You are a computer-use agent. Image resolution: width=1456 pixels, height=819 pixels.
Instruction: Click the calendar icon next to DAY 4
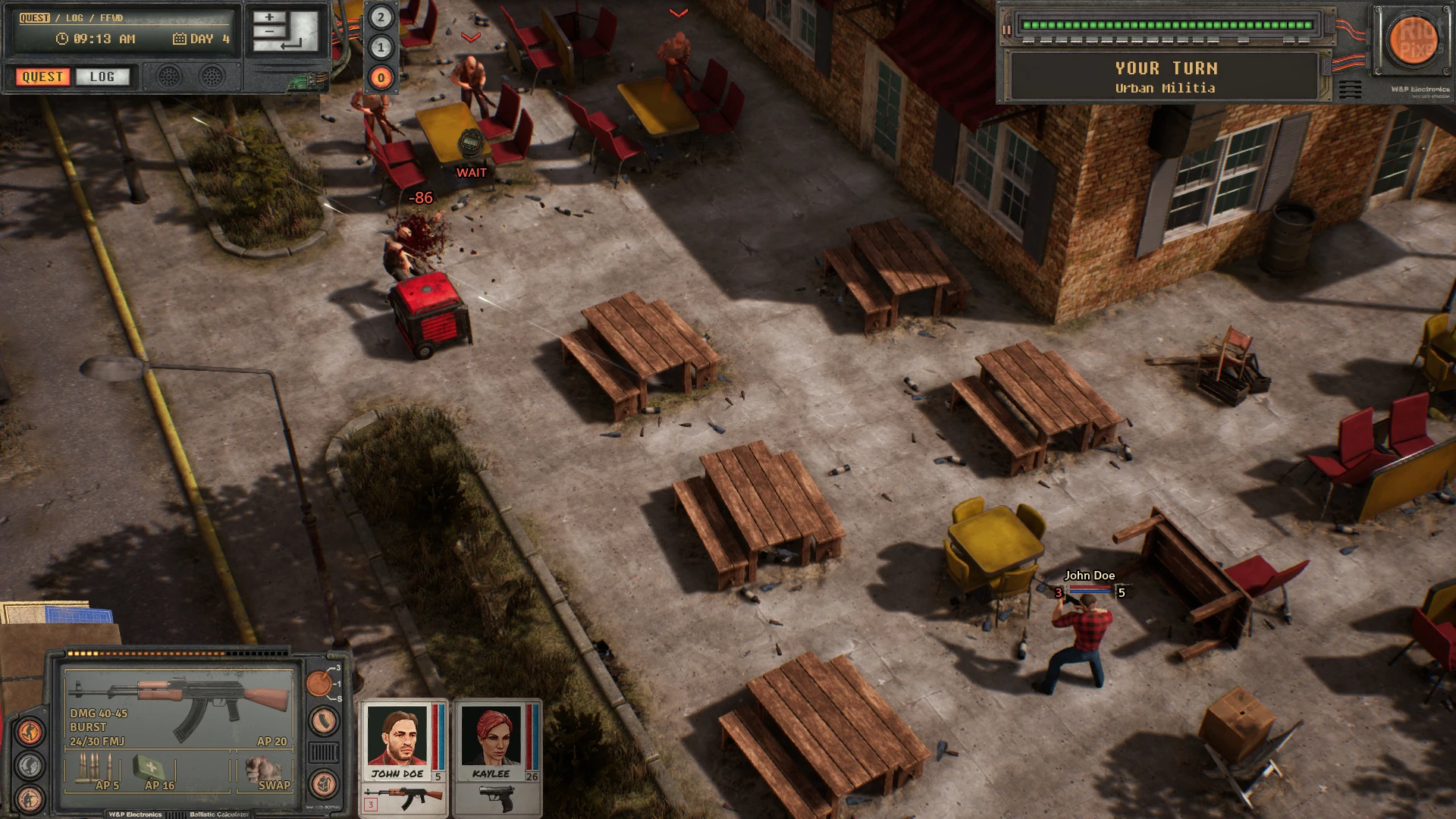[179, 39]
